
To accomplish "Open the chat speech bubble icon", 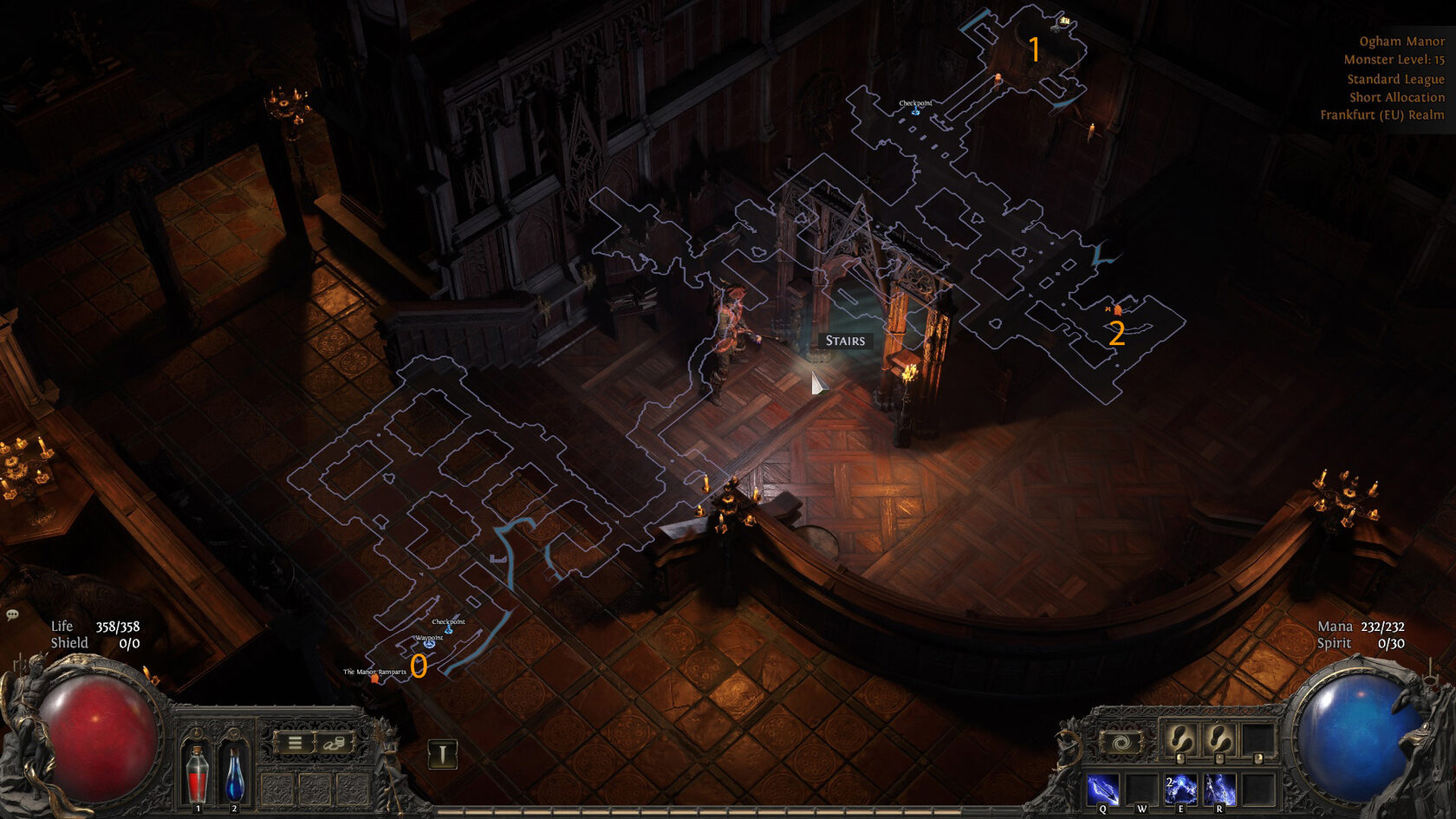I will coord(12,615).
